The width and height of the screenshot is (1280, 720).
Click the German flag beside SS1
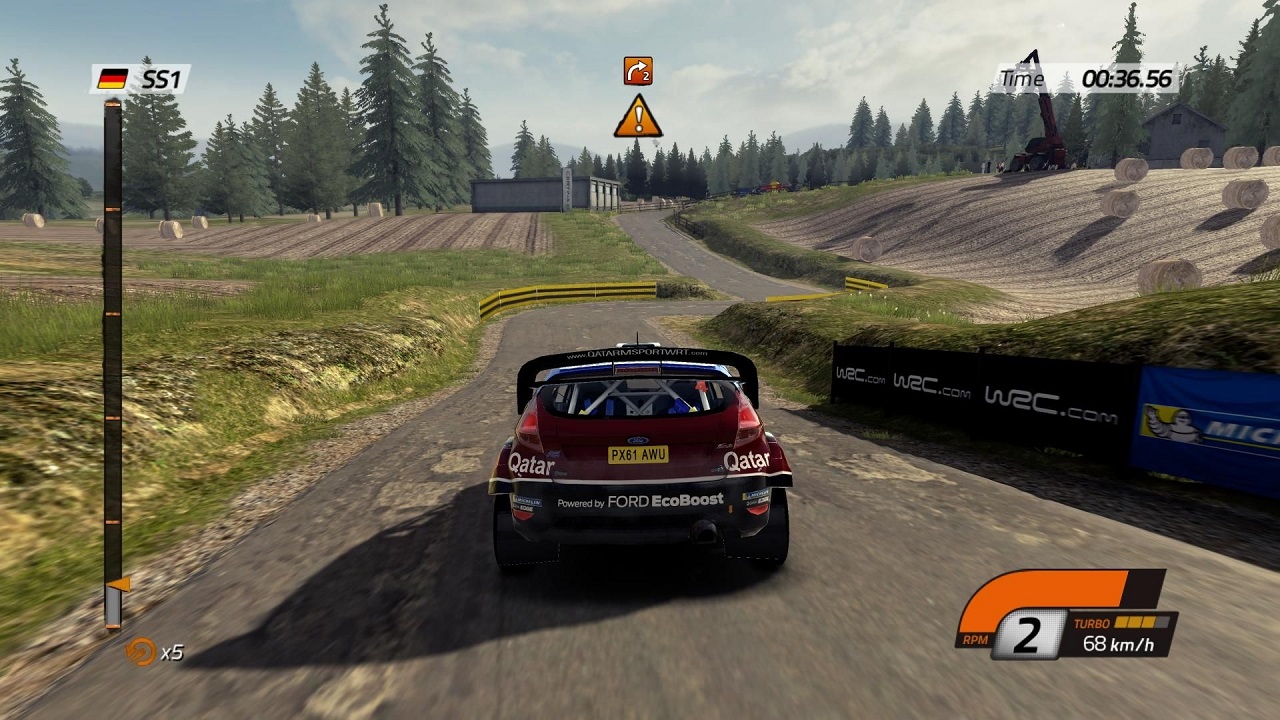tap(113, 78)
